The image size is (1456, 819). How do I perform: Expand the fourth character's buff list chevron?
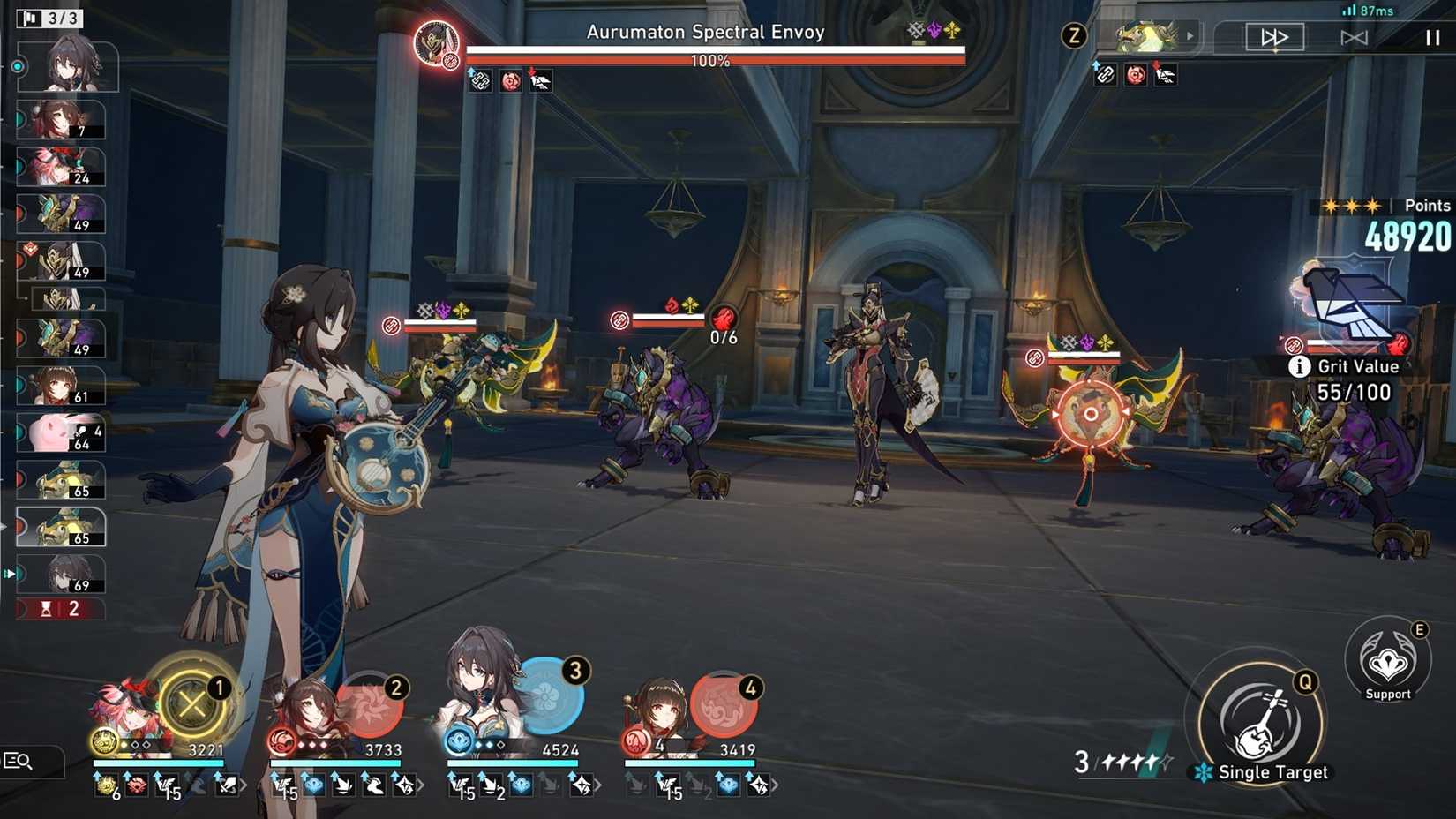774,785
